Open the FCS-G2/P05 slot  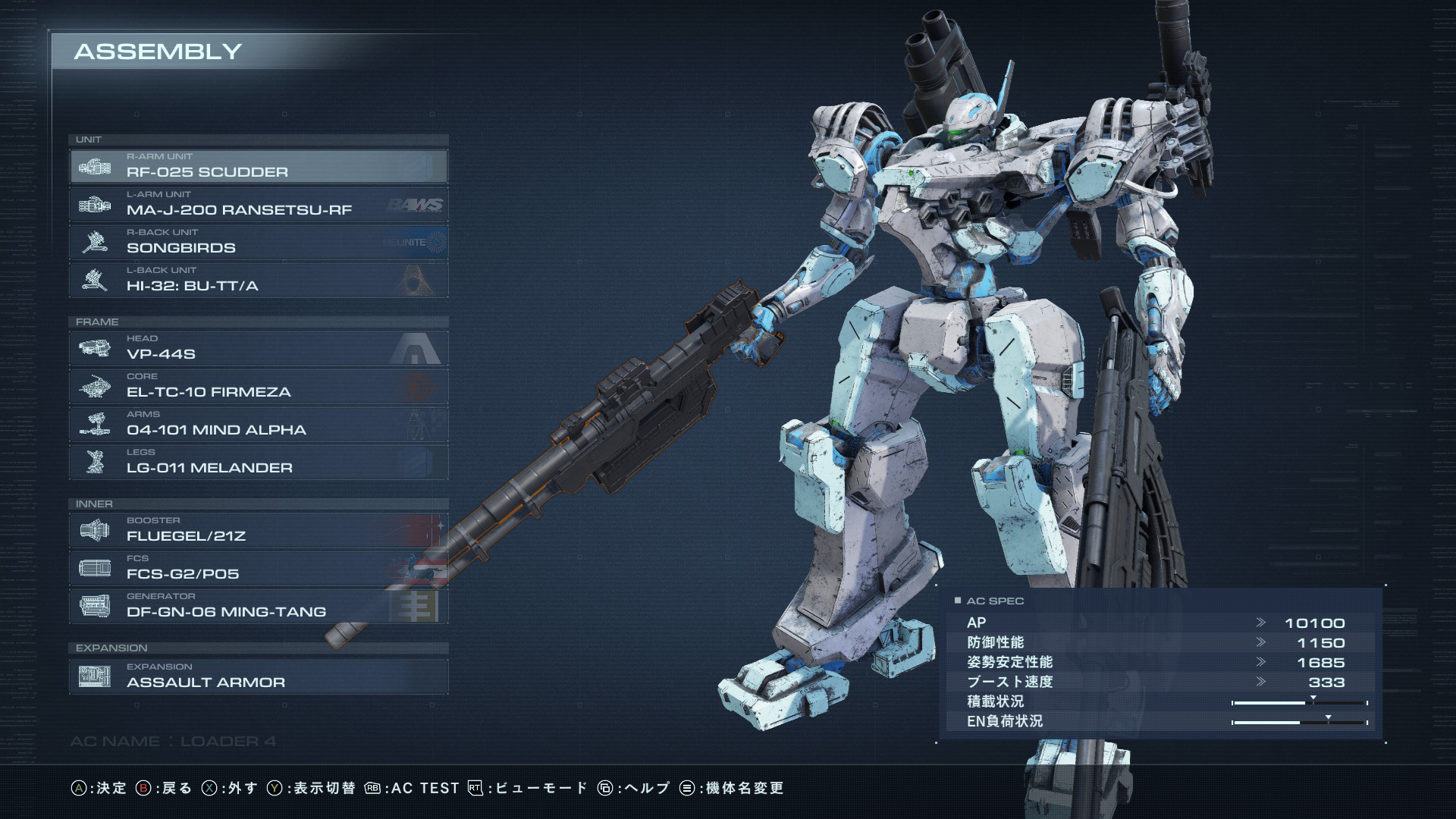coord(258,568)
